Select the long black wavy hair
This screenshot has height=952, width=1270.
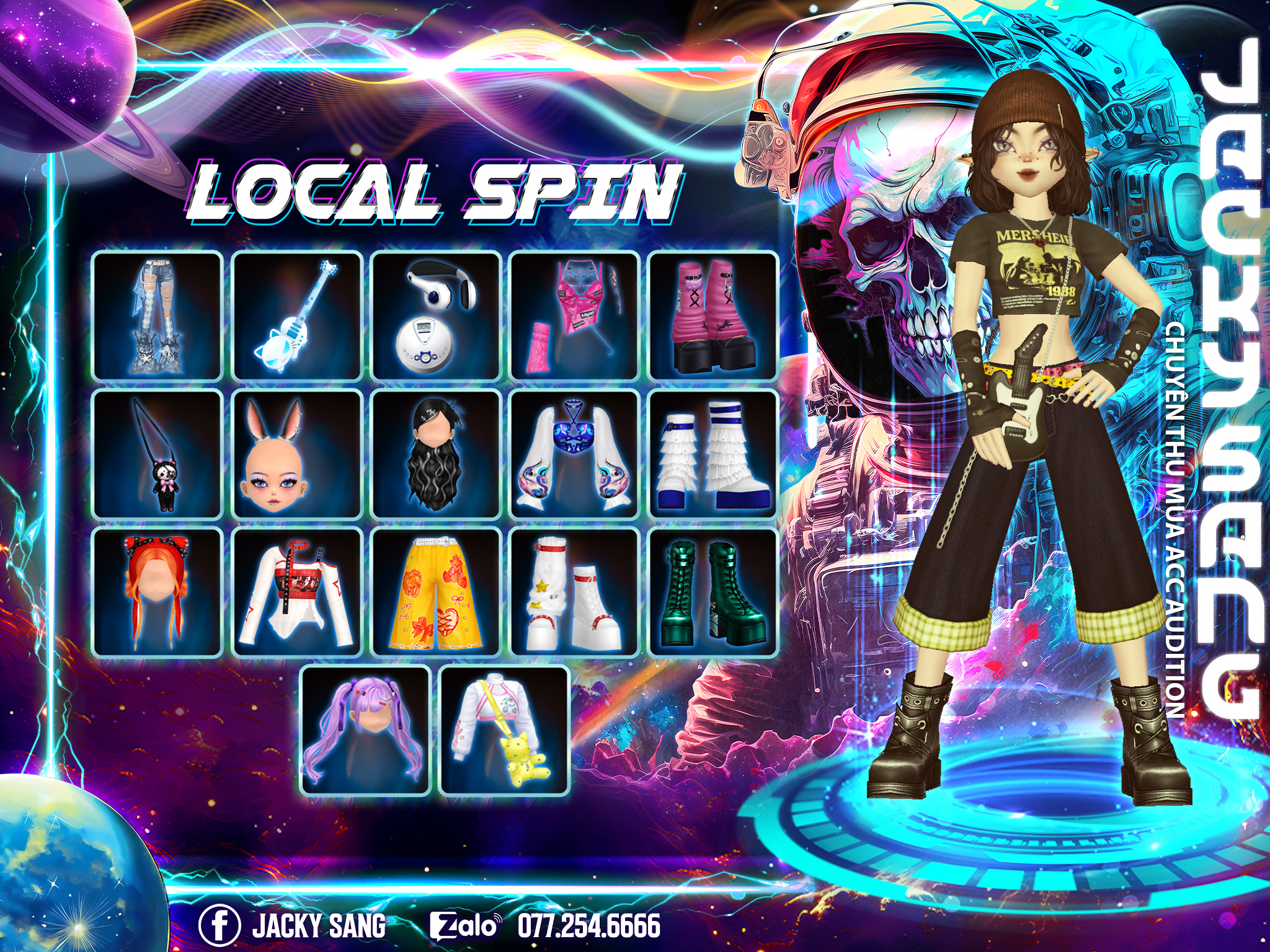[436, 454]
